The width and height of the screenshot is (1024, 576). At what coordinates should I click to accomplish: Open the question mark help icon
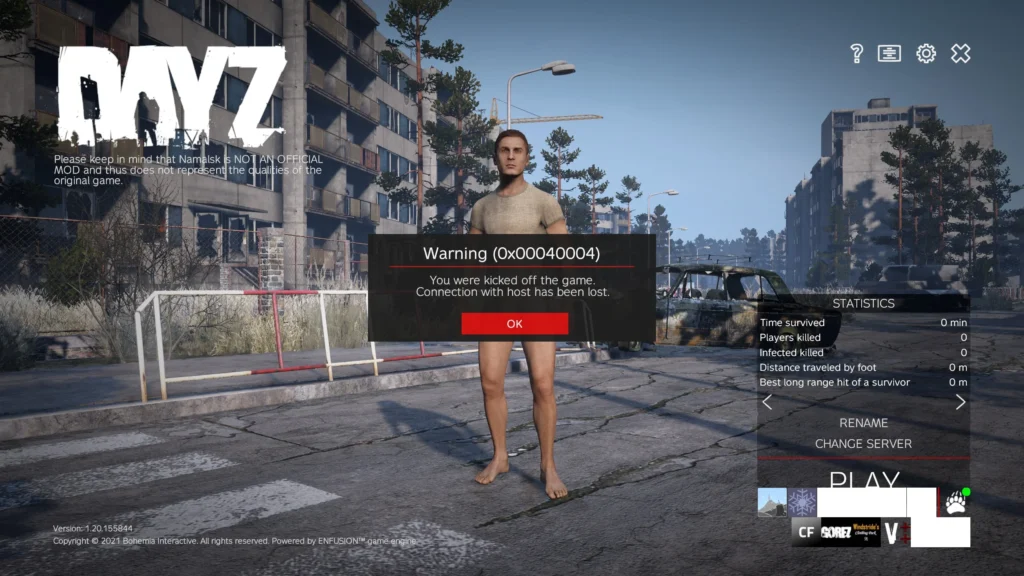tap(856, 53)
